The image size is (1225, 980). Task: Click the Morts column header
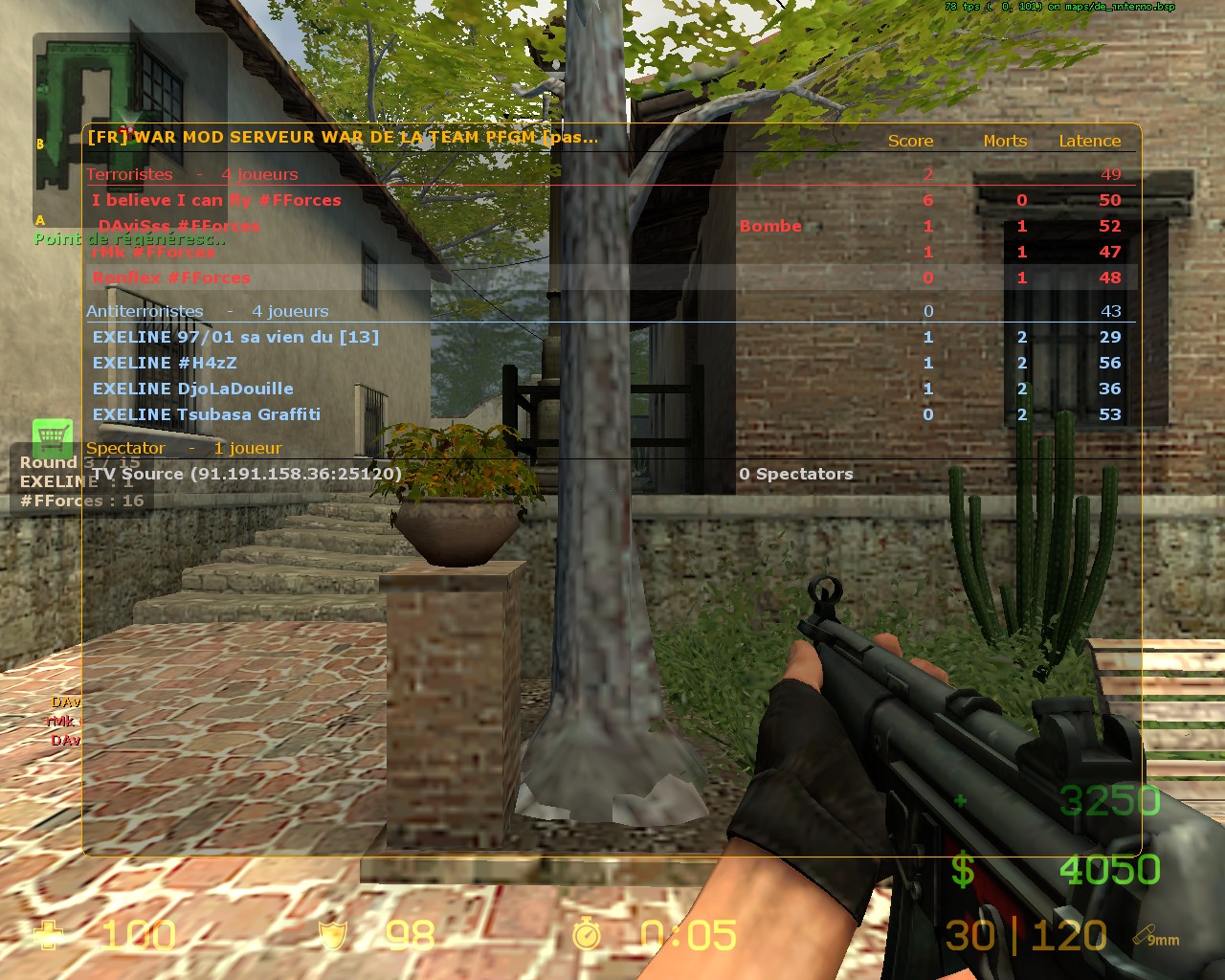click(1005, 141)
